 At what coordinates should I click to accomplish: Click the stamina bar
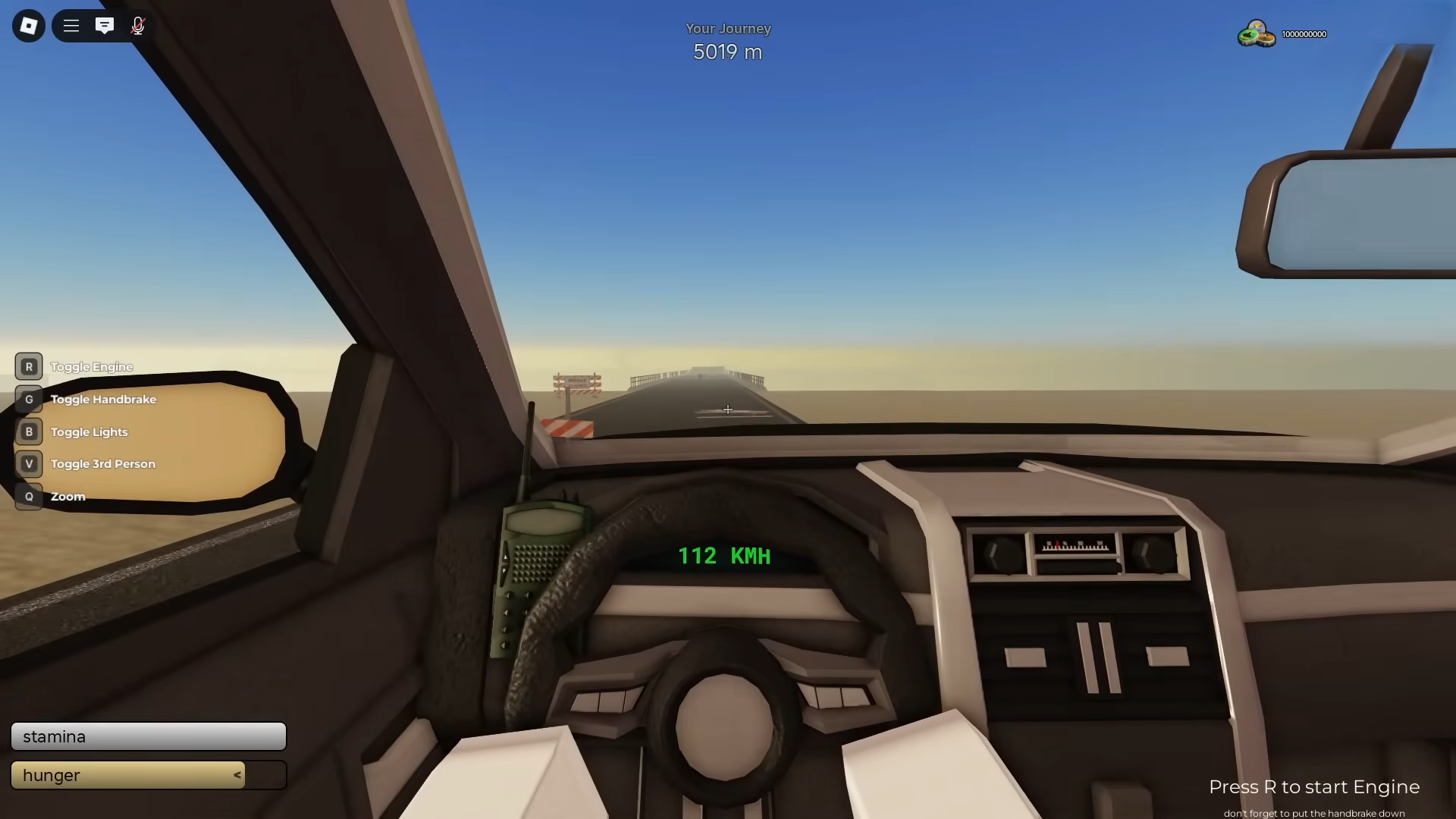[148, 736]
